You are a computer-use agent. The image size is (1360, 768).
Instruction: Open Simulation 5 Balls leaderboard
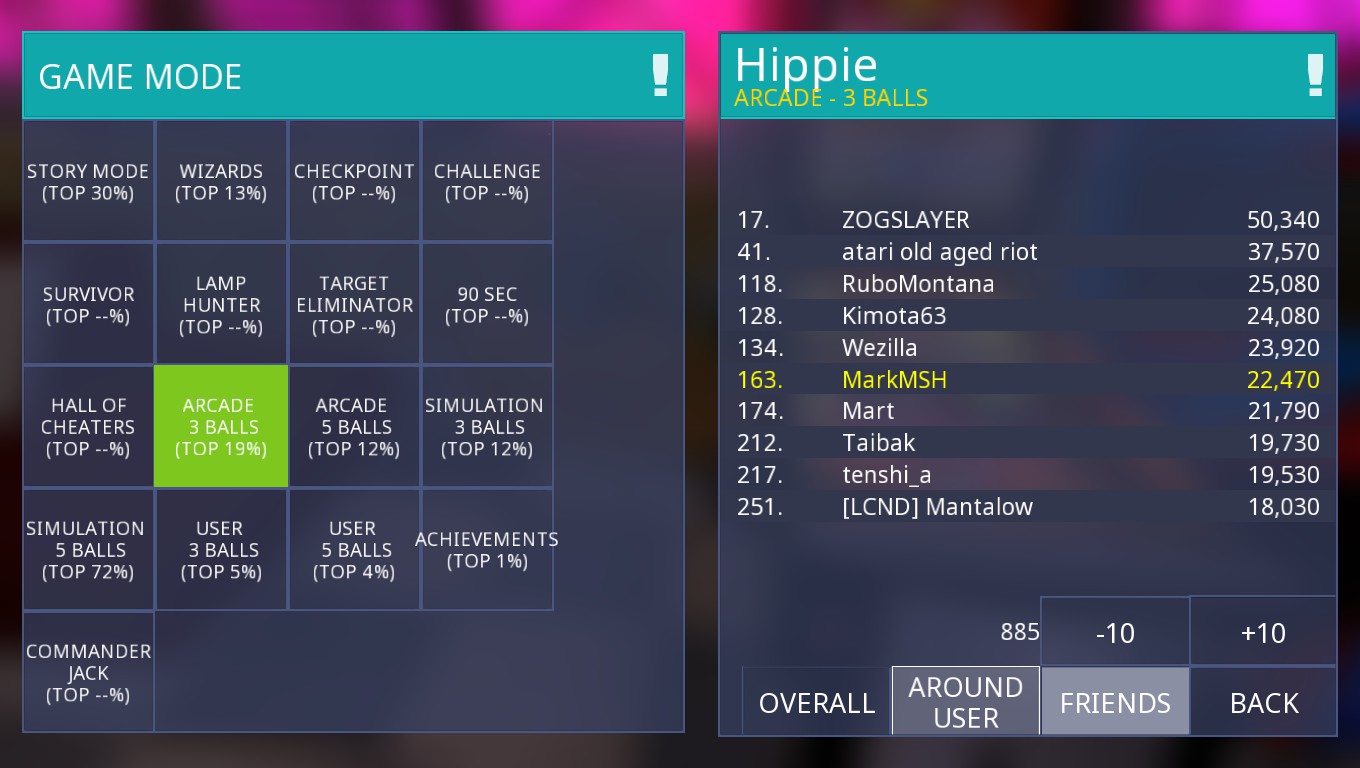[x=88, y=550]
